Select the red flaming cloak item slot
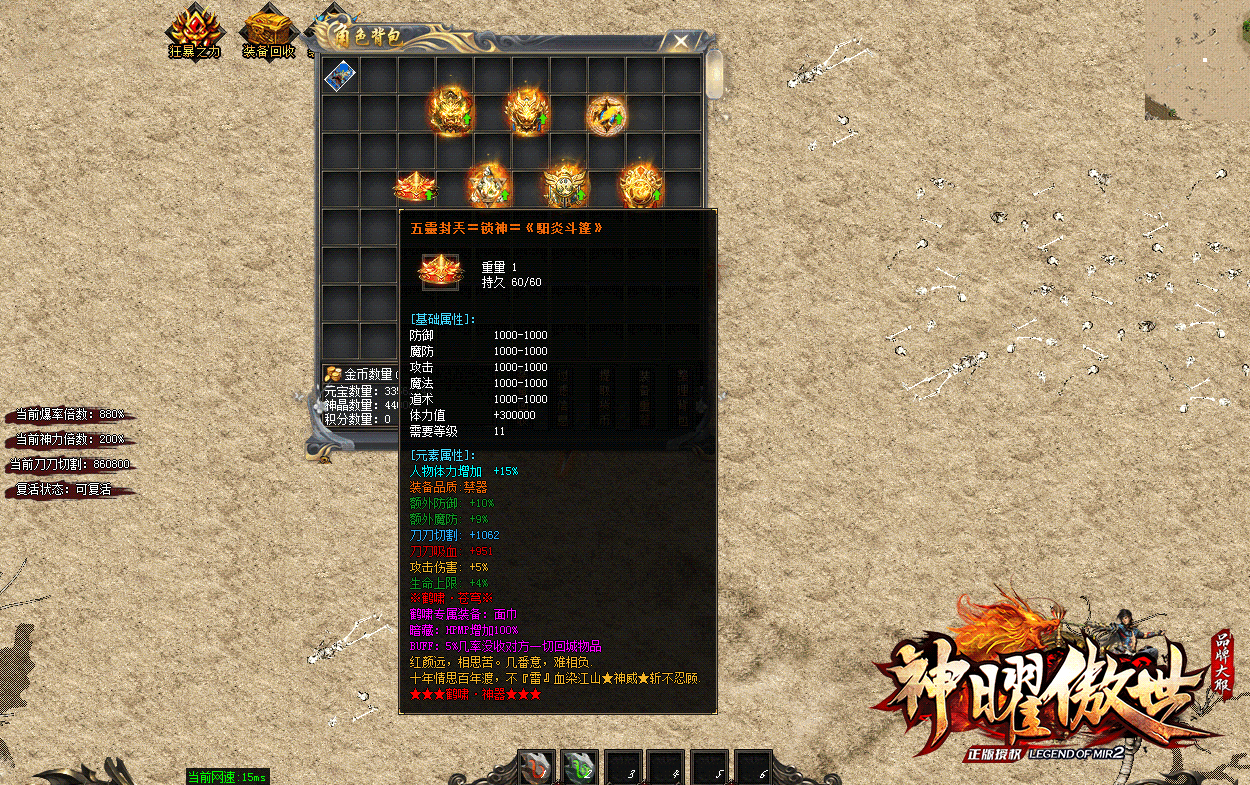Viewport: 1250px width, 785px height. (414, 187)
